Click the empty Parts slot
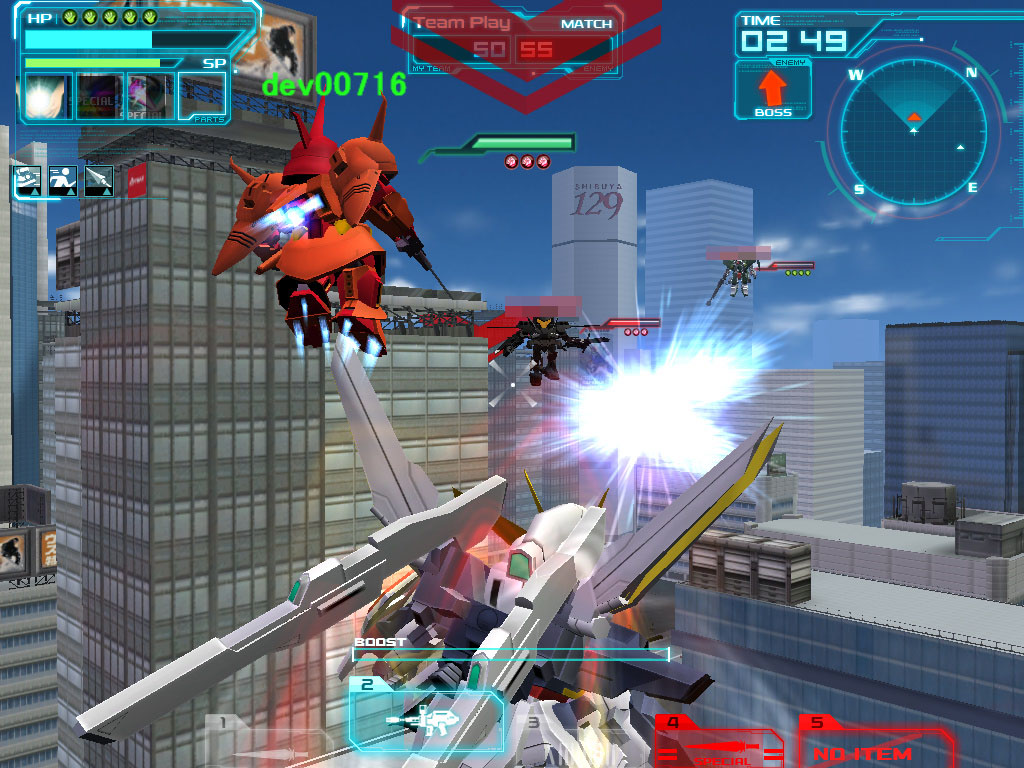This screenshot has width=1024, height=768. click(x=202, y=98)
